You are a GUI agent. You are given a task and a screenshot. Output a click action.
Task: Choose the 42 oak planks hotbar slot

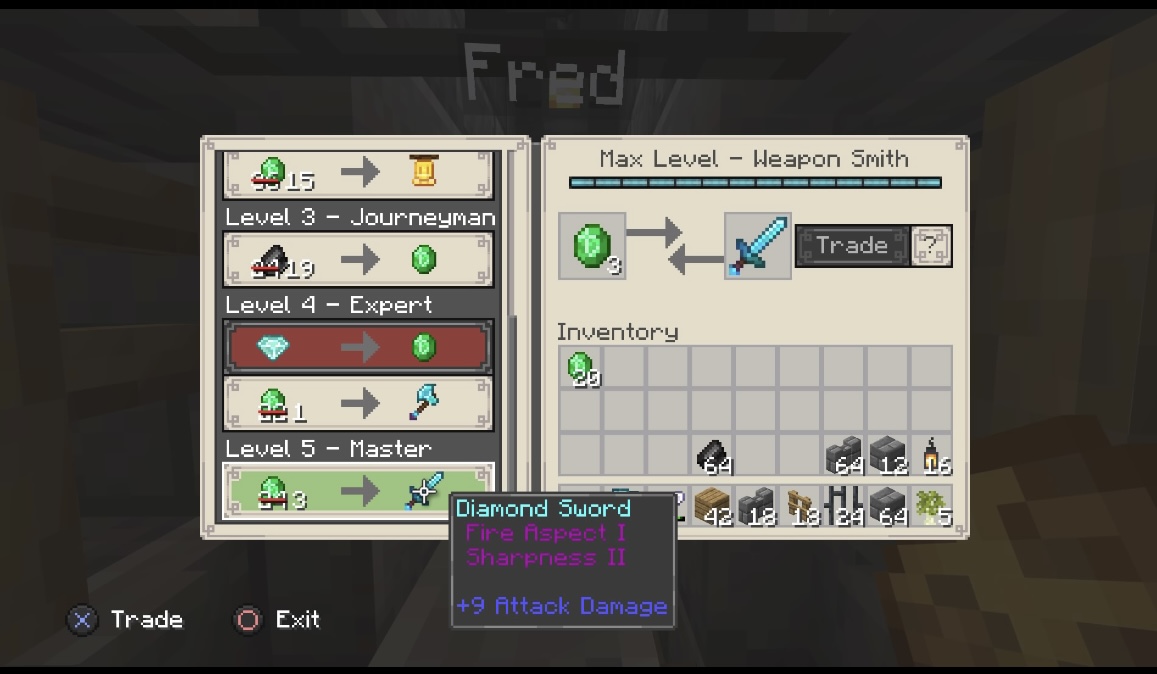point(712,506)
